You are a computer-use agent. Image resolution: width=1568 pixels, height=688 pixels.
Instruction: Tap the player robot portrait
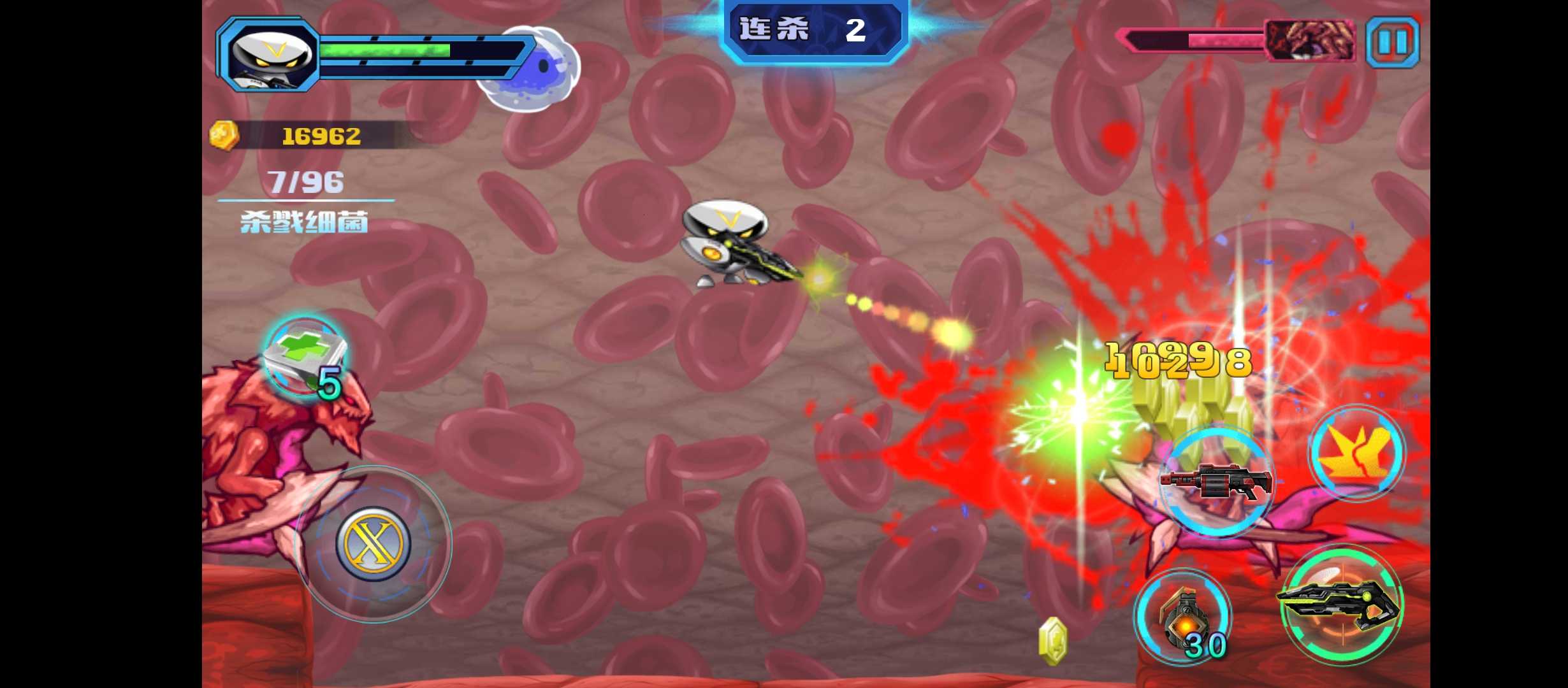click(270, 55)
